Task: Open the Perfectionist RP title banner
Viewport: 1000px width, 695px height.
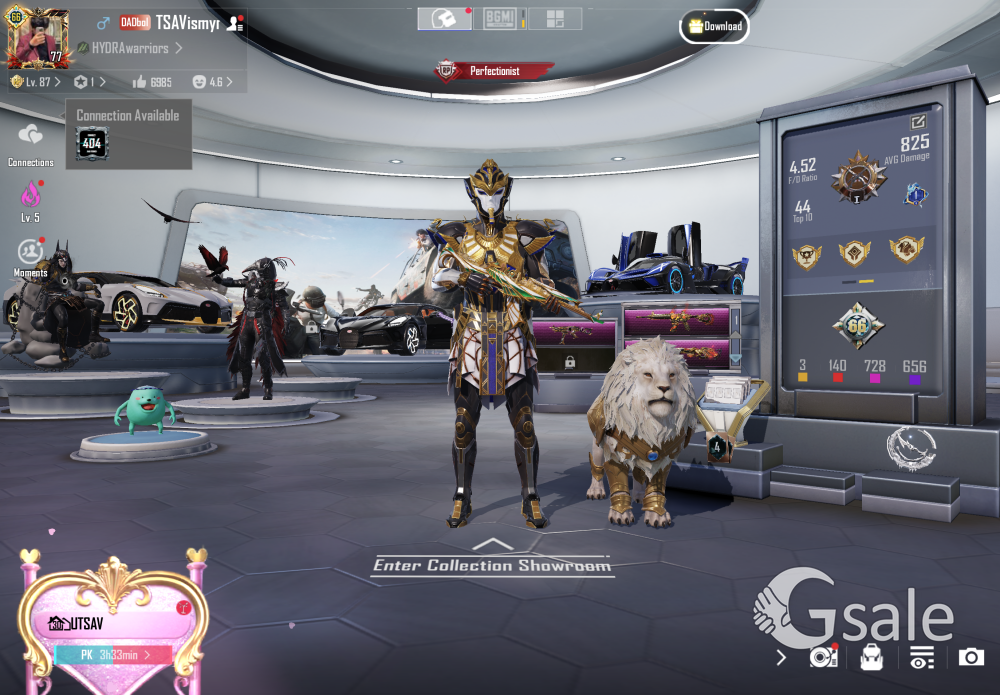Action: point(494,71)
